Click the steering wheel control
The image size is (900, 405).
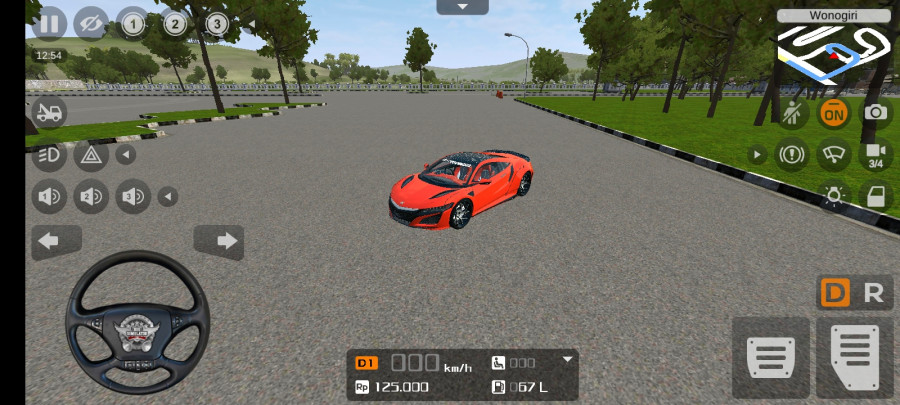[x=137, y=321]
